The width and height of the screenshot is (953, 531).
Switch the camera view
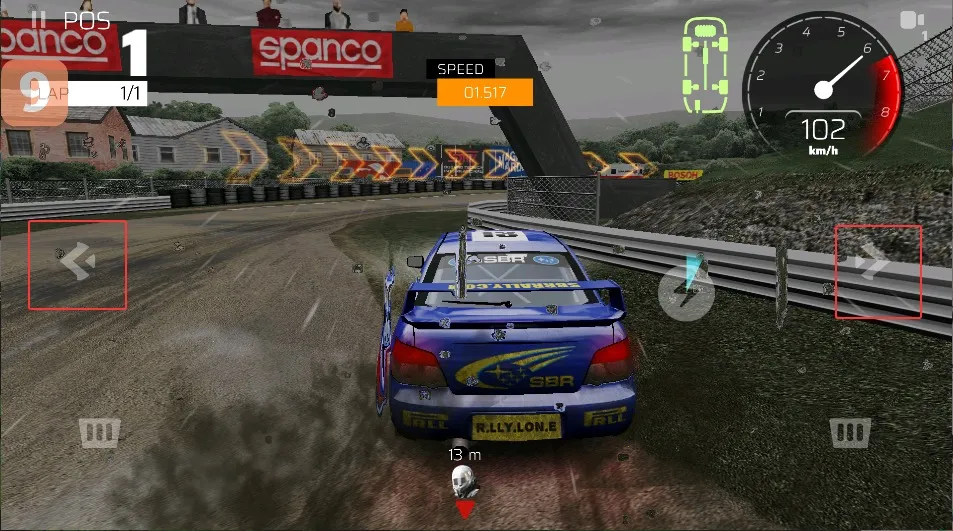(x=912, y=21)
